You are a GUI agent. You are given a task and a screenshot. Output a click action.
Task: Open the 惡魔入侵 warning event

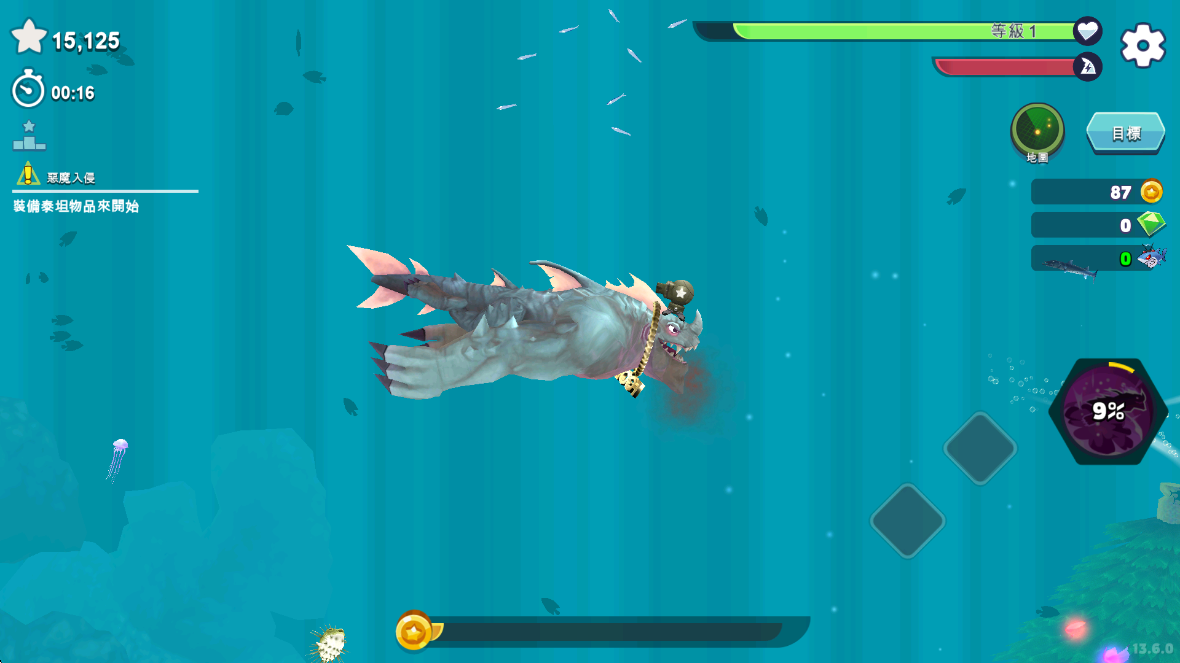(x=58, y=177)
